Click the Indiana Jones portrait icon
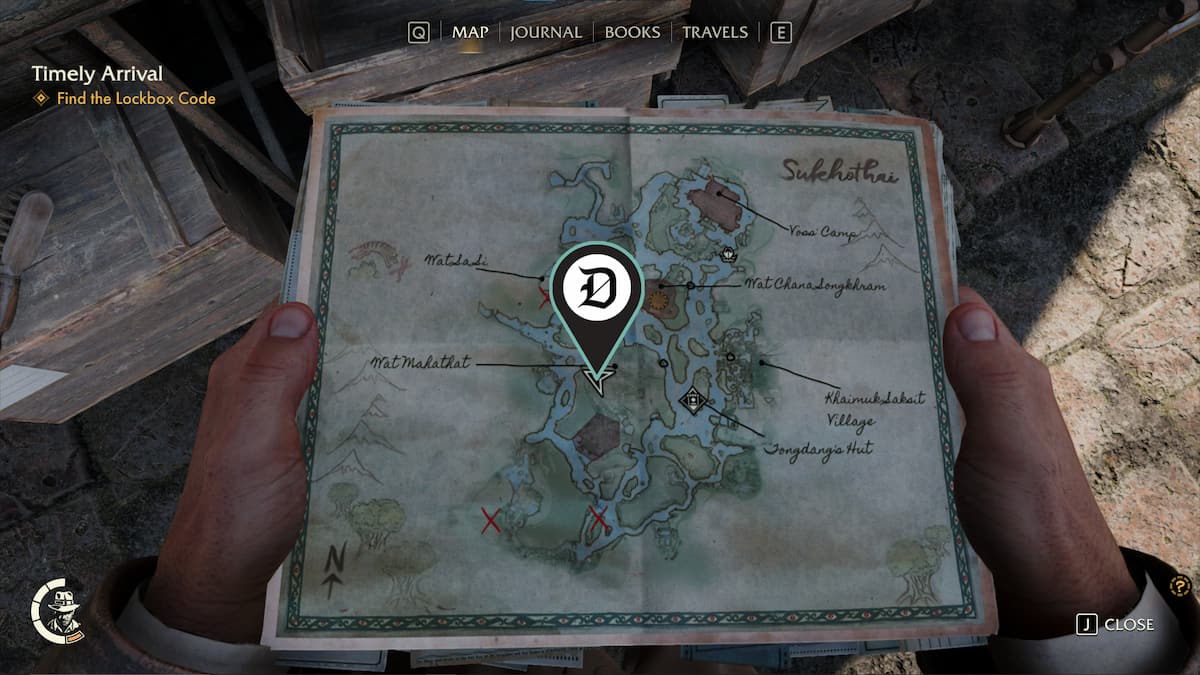 [x=58, y=609]
